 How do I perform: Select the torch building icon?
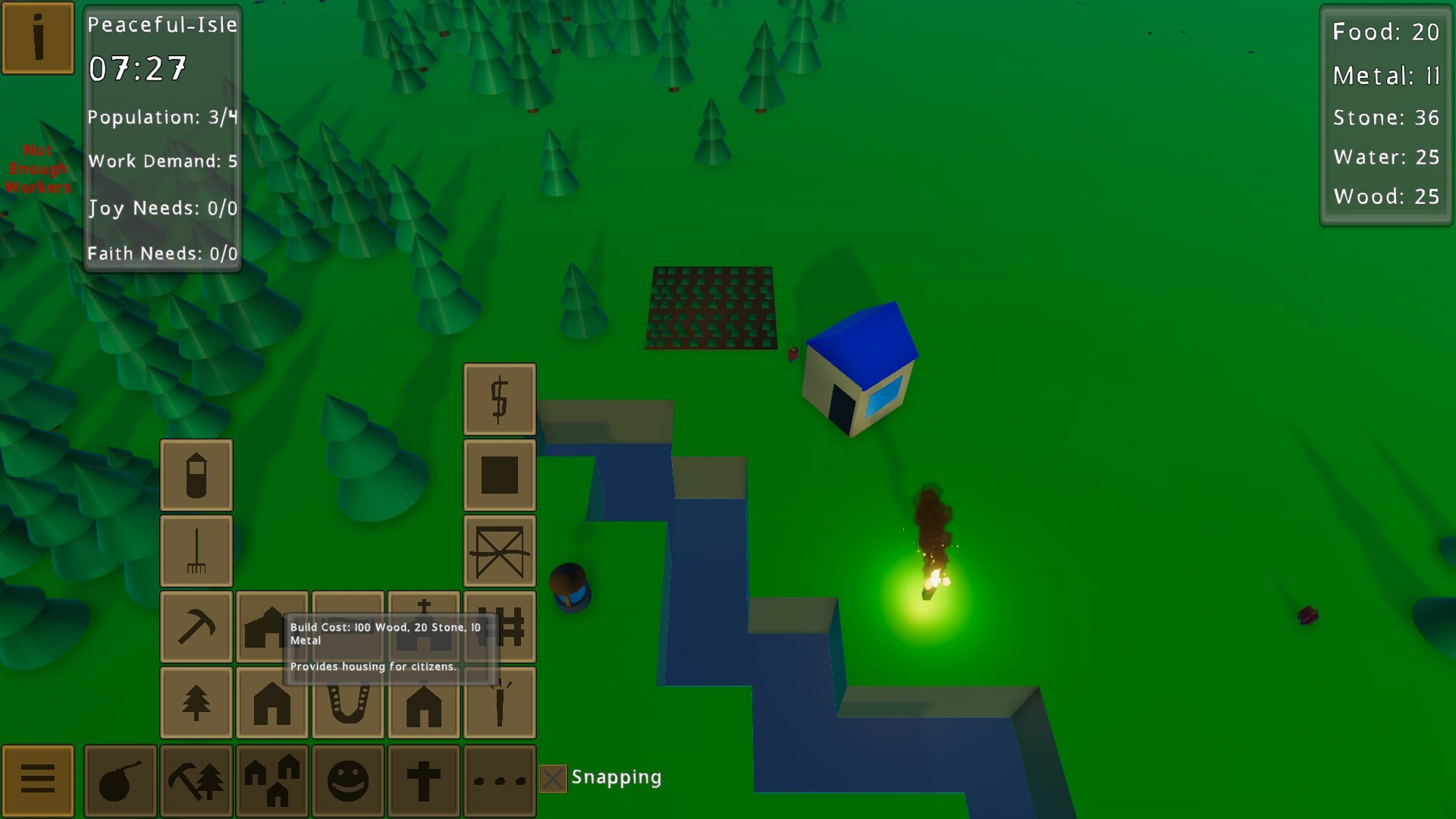(x=499, y=701)
